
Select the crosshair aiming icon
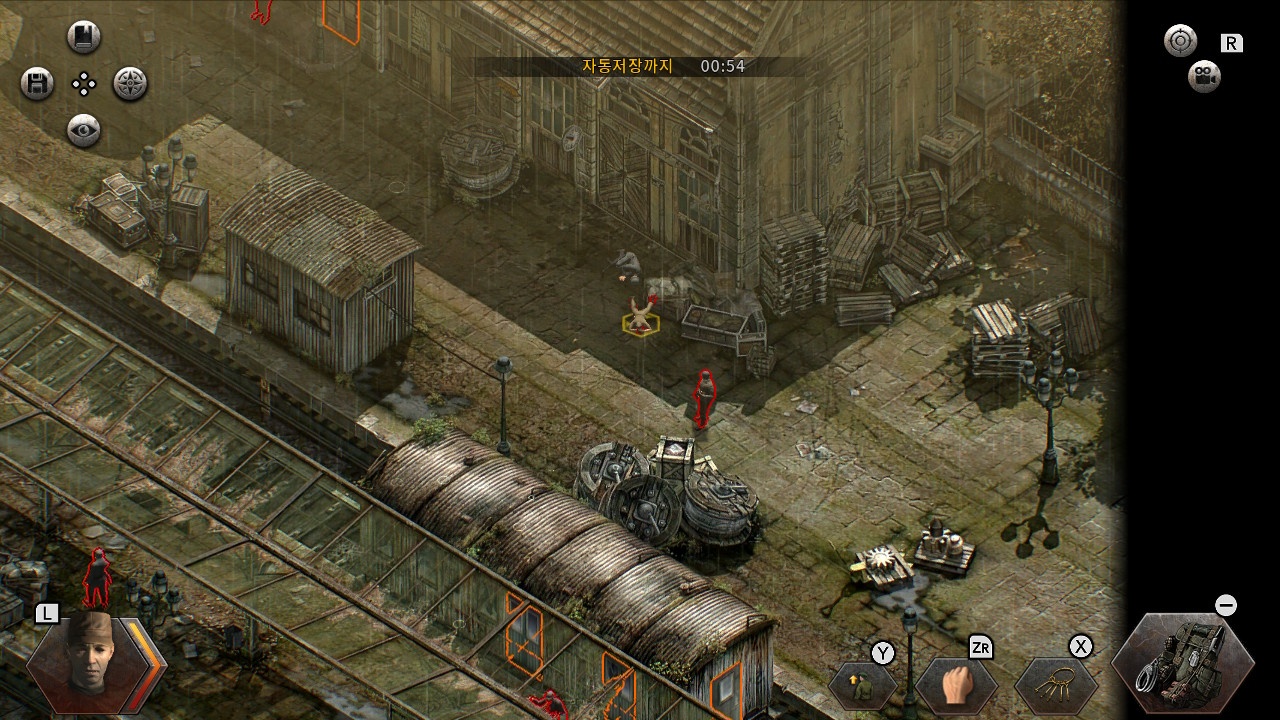tap(1180, 40)
